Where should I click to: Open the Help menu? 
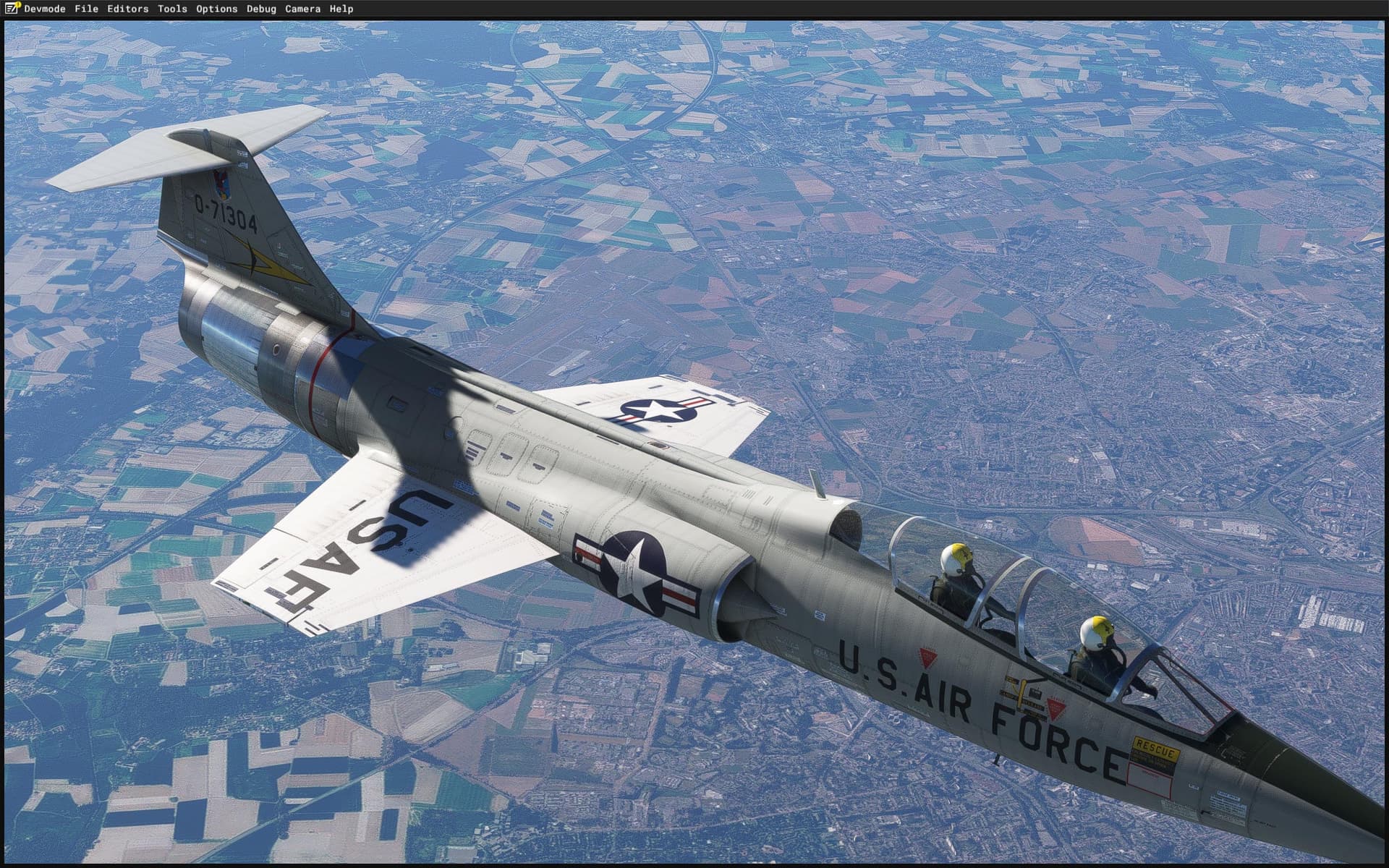[341, 9]
